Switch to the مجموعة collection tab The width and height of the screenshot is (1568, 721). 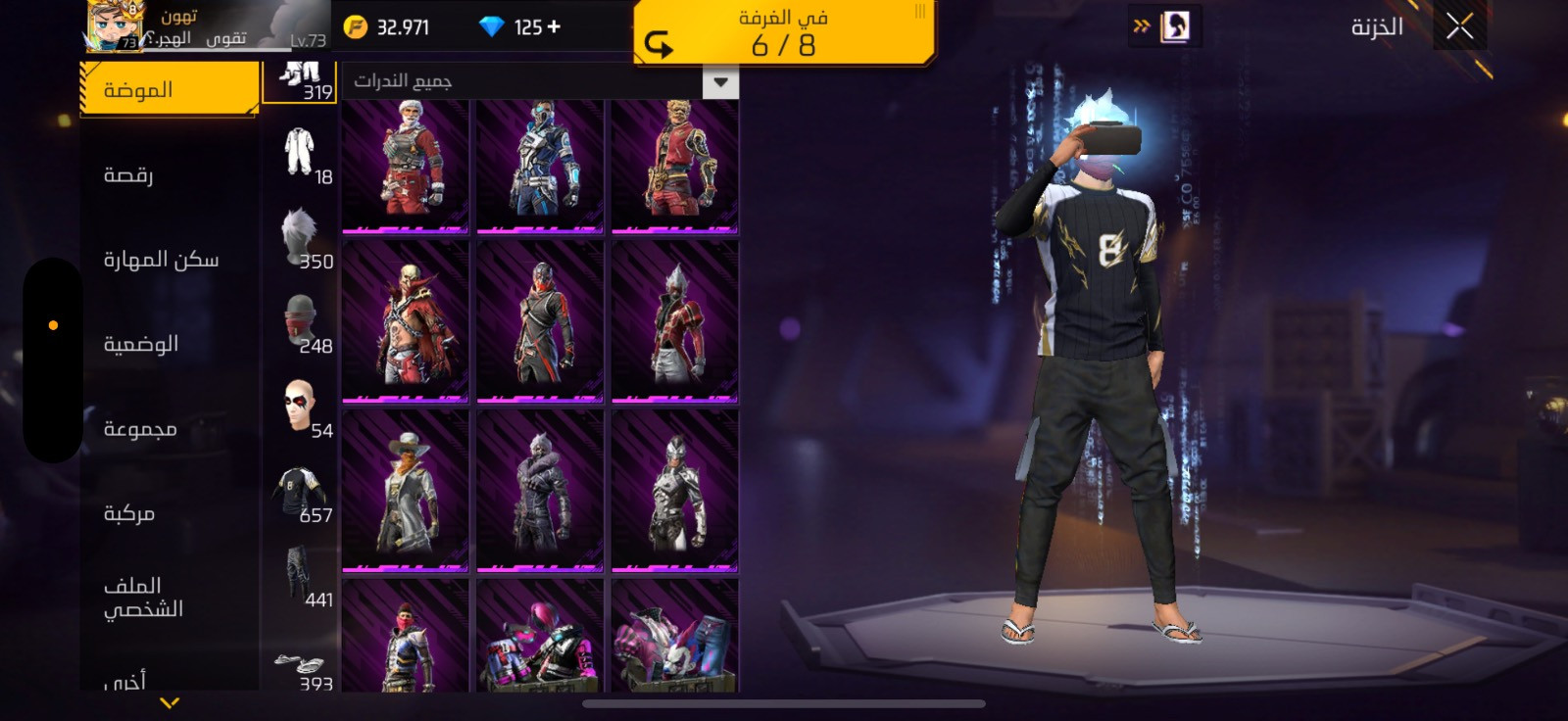pyautogui.click(x=140, y=429)
